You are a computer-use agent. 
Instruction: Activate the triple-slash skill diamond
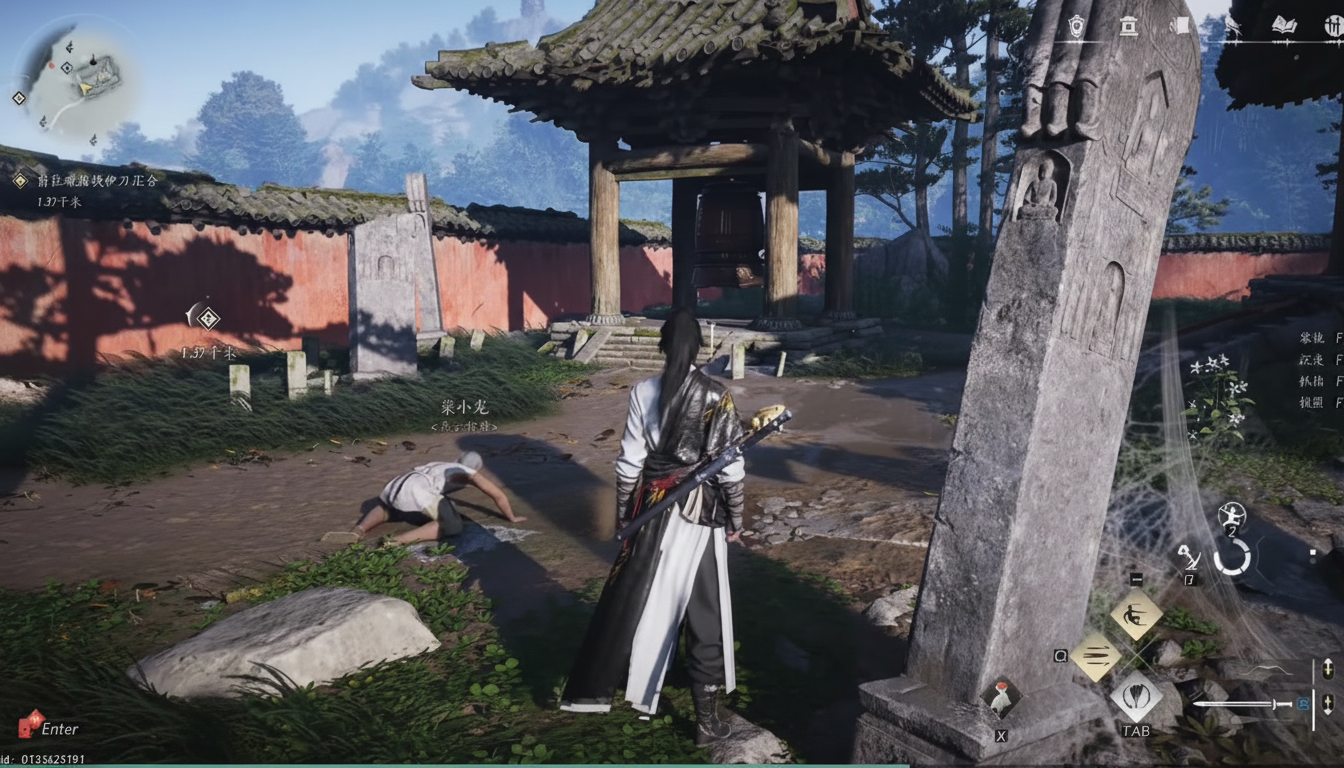coord(1097,656)
